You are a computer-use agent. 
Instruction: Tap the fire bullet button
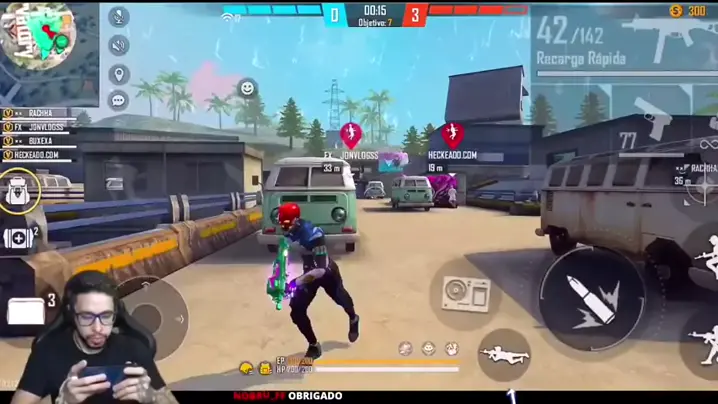592,296
